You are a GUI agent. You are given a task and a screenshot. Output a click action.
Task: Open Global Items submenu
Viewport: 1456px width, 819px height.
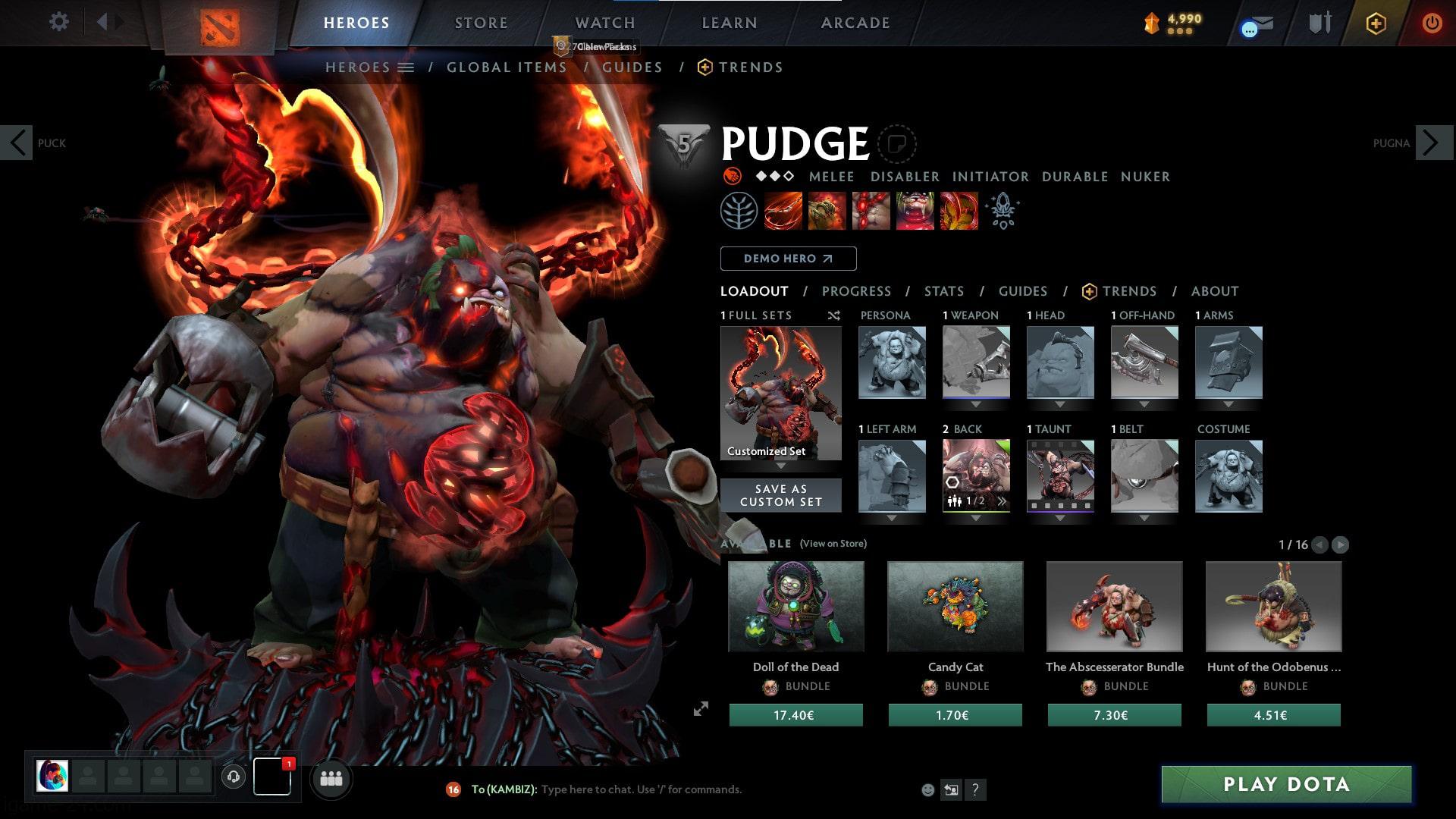pos(507,67)
